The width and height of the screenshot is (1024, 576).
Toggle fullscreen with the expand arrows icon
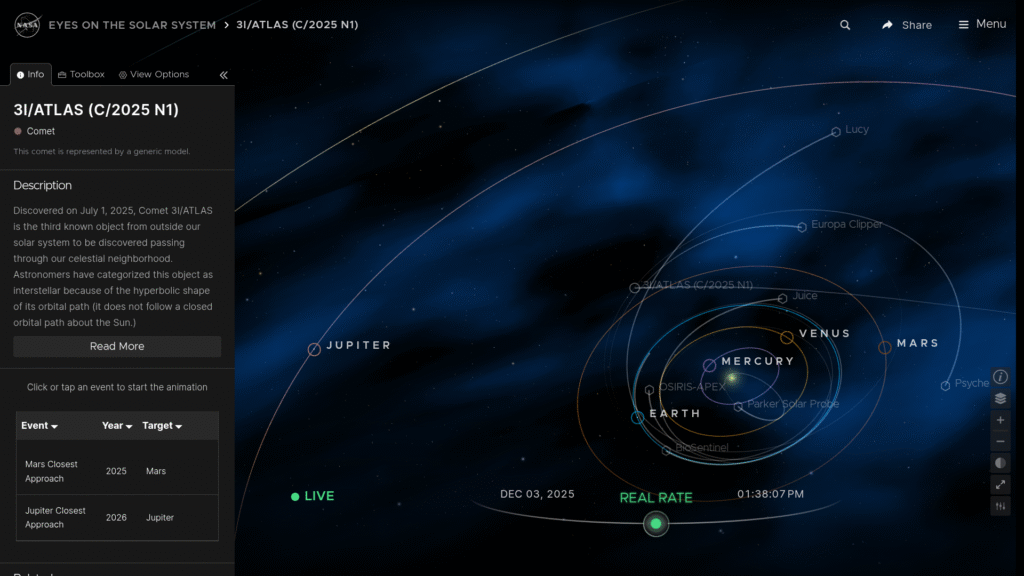(x=1001, y=485)
